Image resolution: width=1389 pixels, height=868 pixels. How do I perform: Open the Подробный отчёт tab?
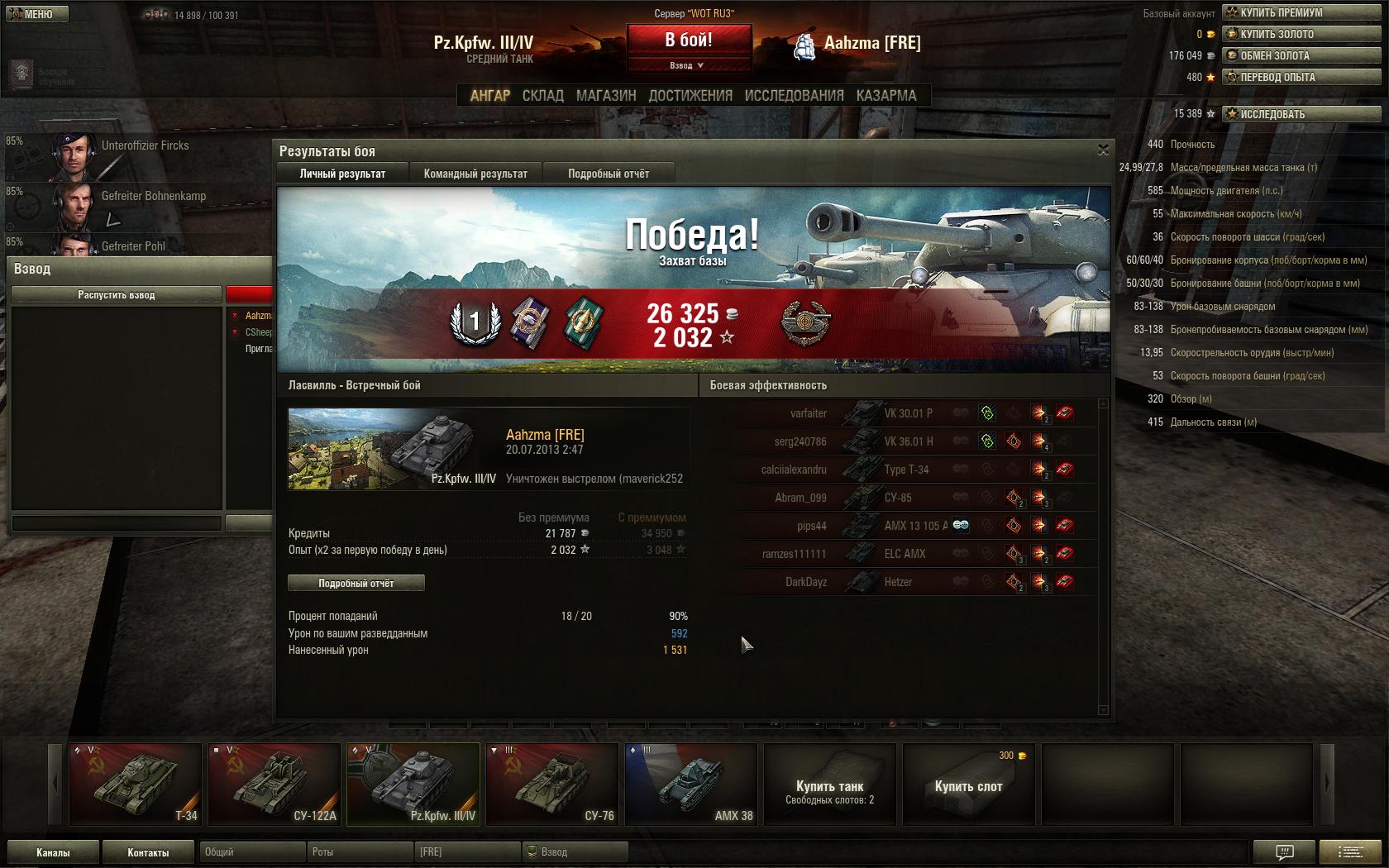coord(609,174)
